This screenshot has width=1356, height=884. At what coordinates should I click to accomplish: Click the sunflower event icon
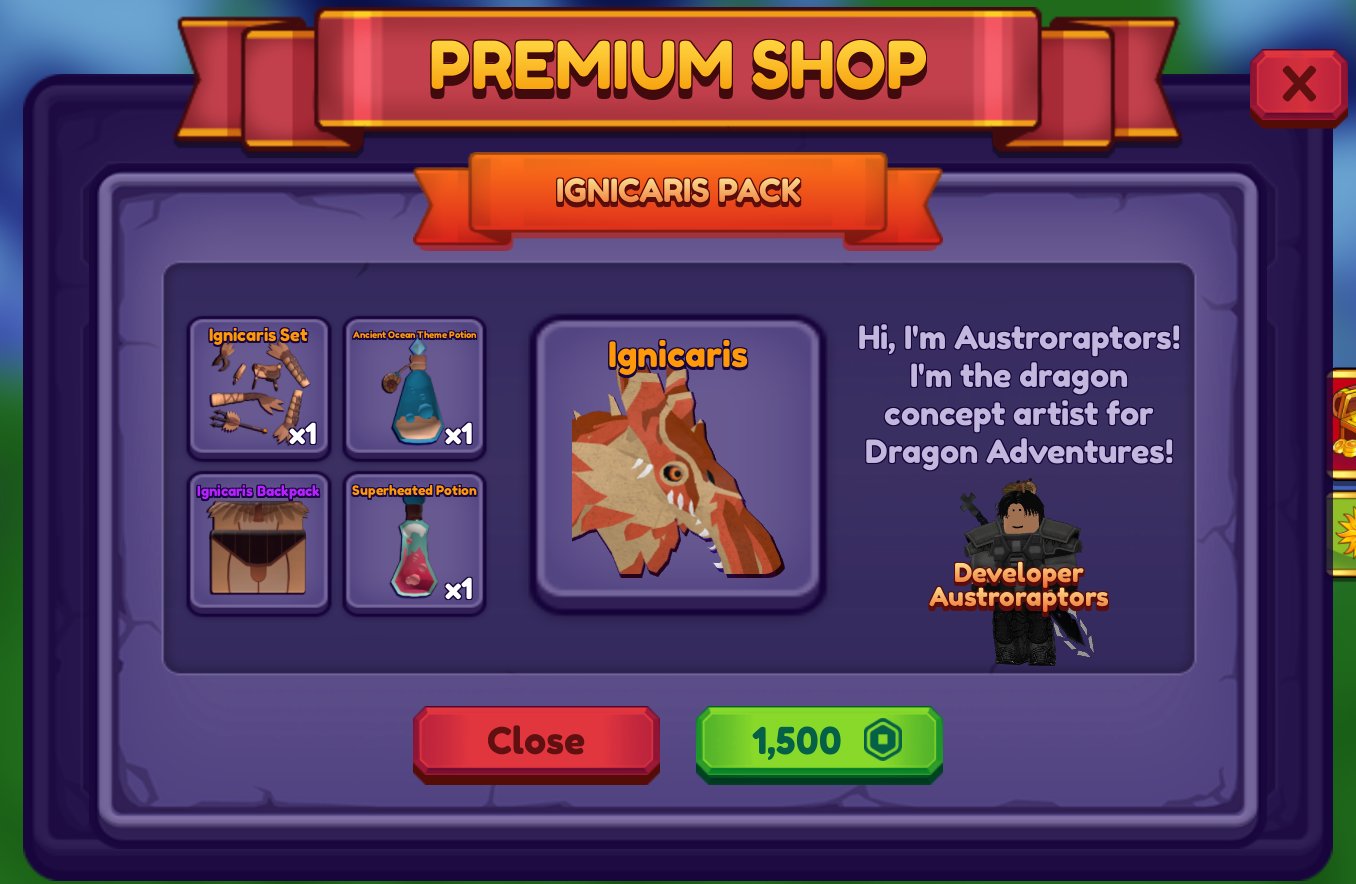1346,537
